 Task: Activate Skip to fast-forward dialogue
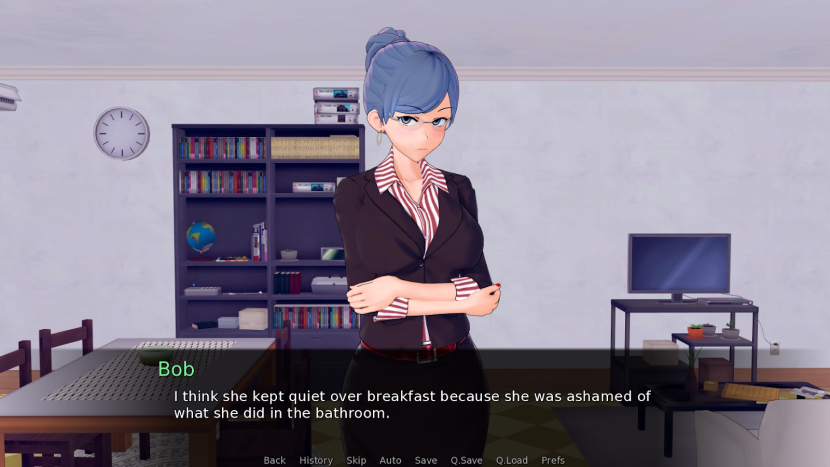(356, 460)
